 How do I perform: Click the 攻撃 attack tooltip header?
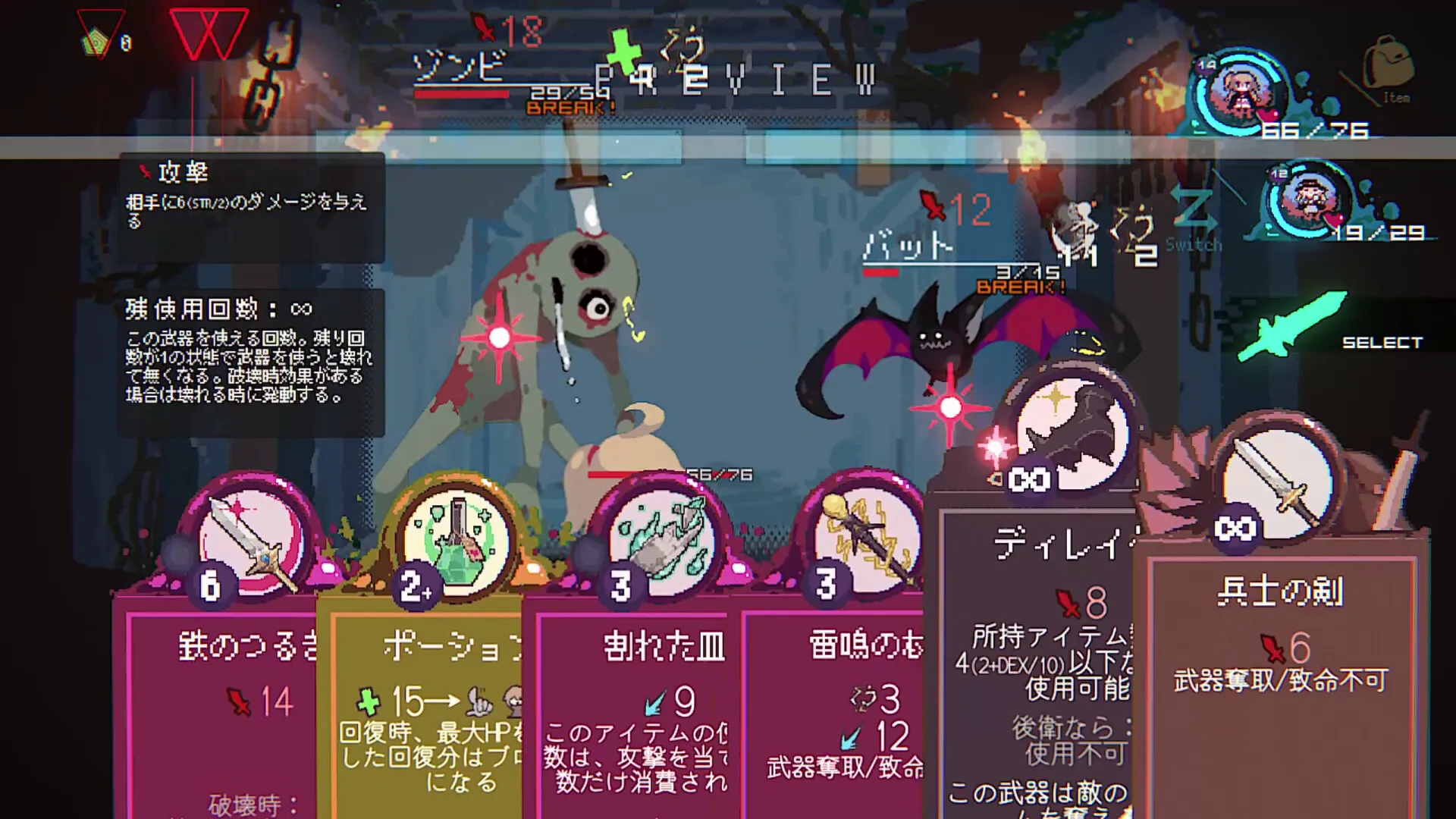[183, 173]
